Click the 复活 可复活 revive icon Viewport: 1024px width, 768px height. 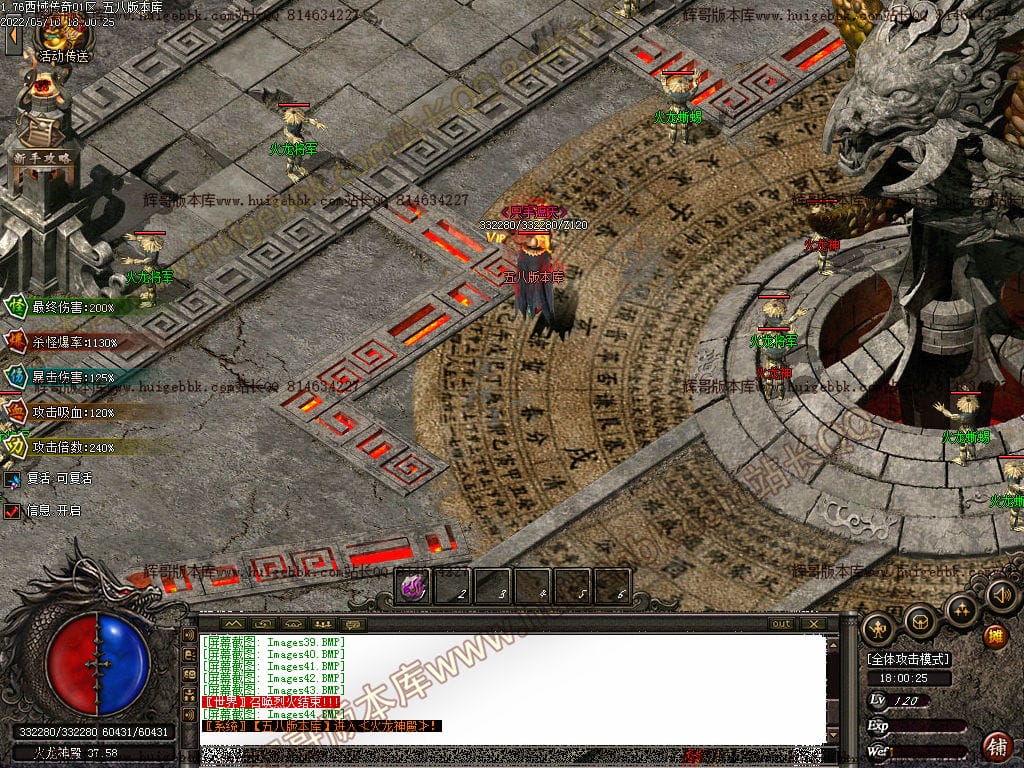click(12, 479)
